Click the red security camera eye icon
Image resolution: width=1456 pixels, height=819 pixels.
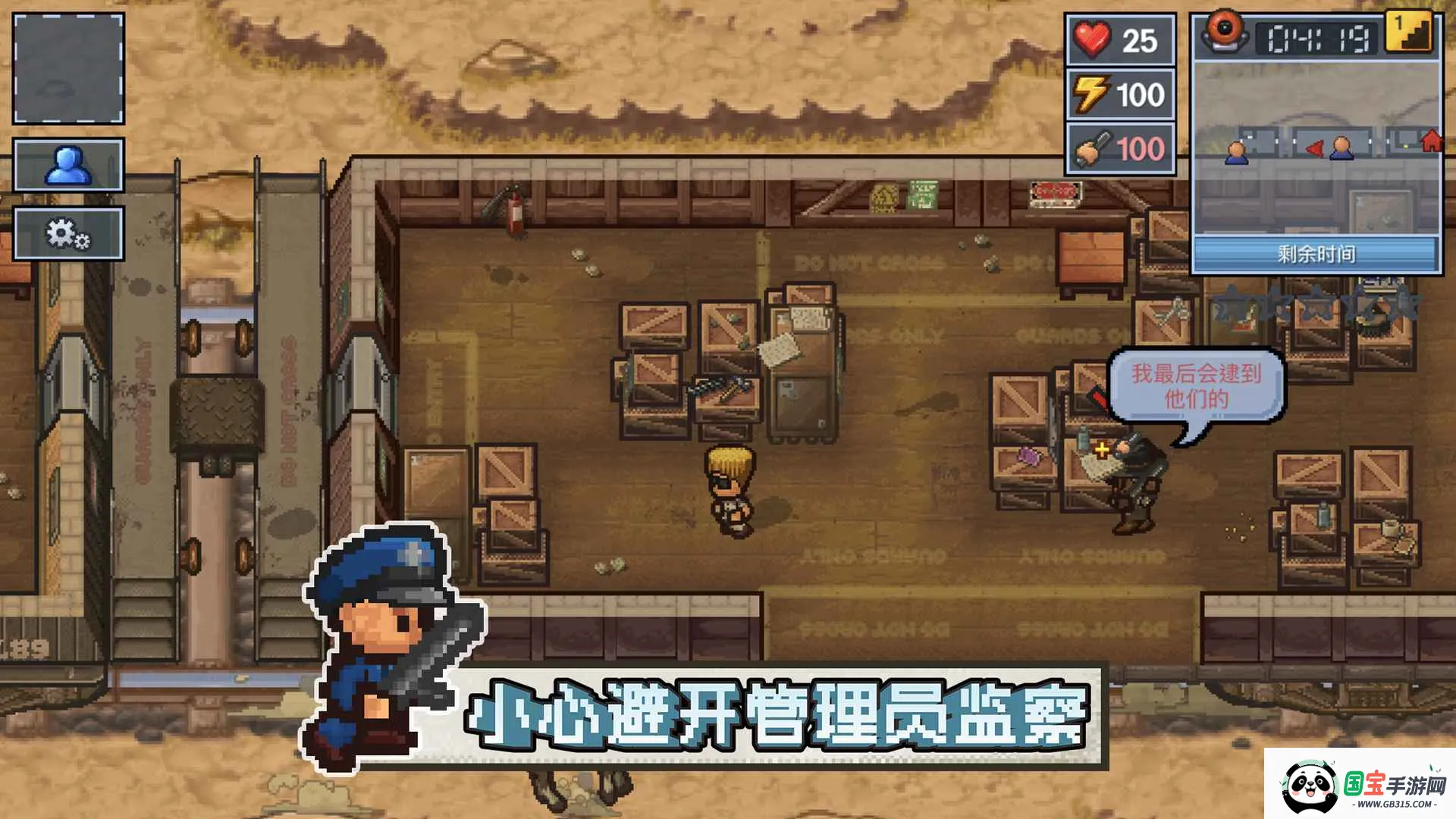click(1224, 32)
